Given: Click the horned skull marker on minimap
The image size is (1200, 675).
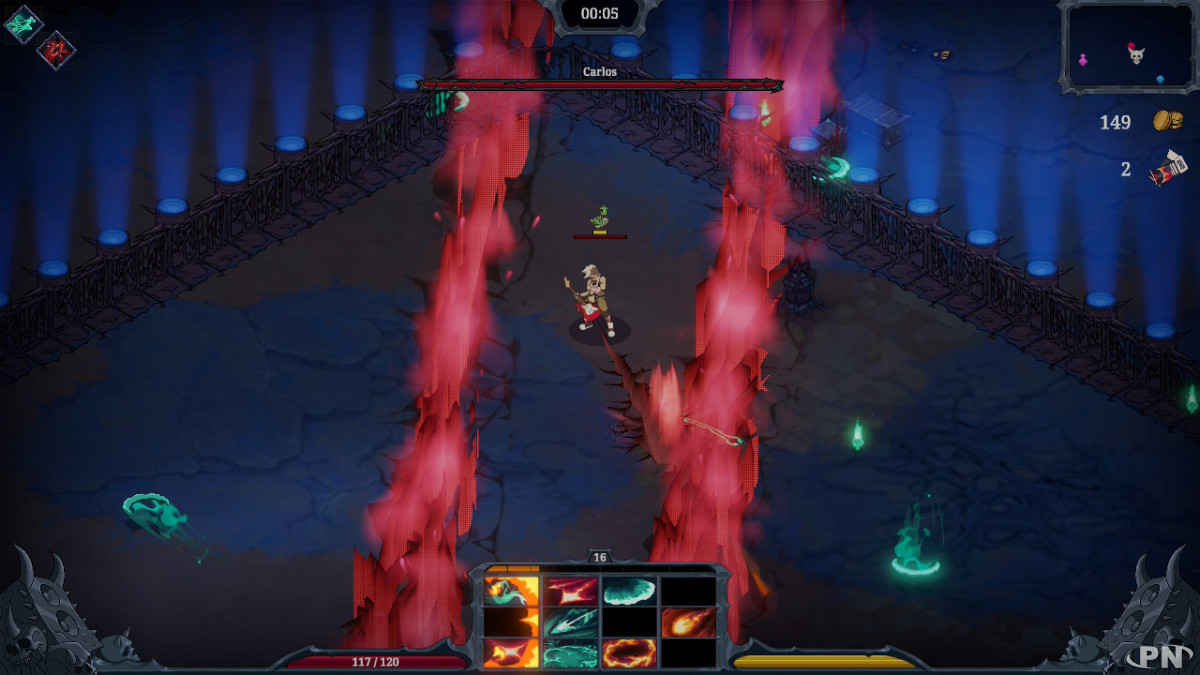Looking at the screenshot, I should pos(1136,56).
